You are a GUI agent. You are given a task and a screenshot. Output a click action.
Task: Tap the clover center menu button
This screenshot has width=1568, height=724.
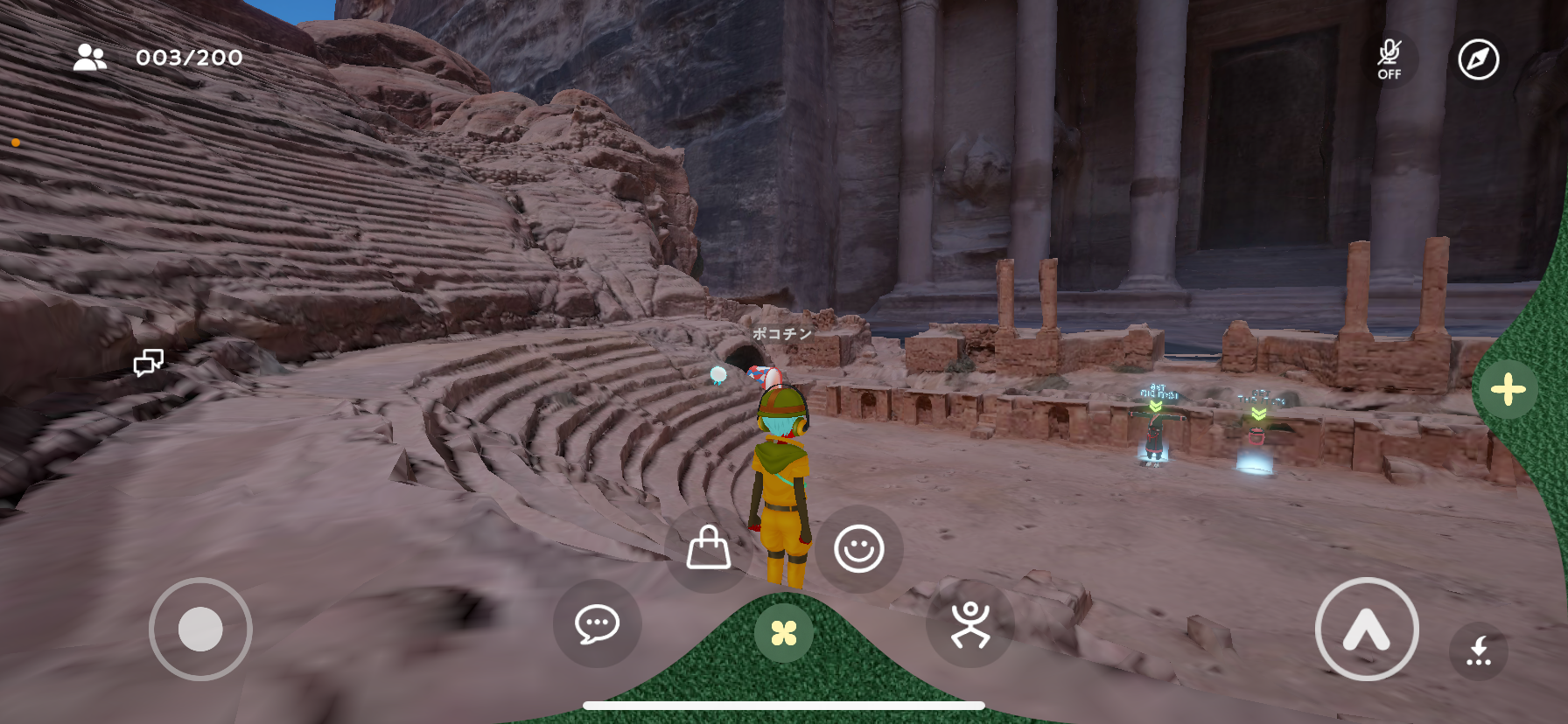coord(784,632)
